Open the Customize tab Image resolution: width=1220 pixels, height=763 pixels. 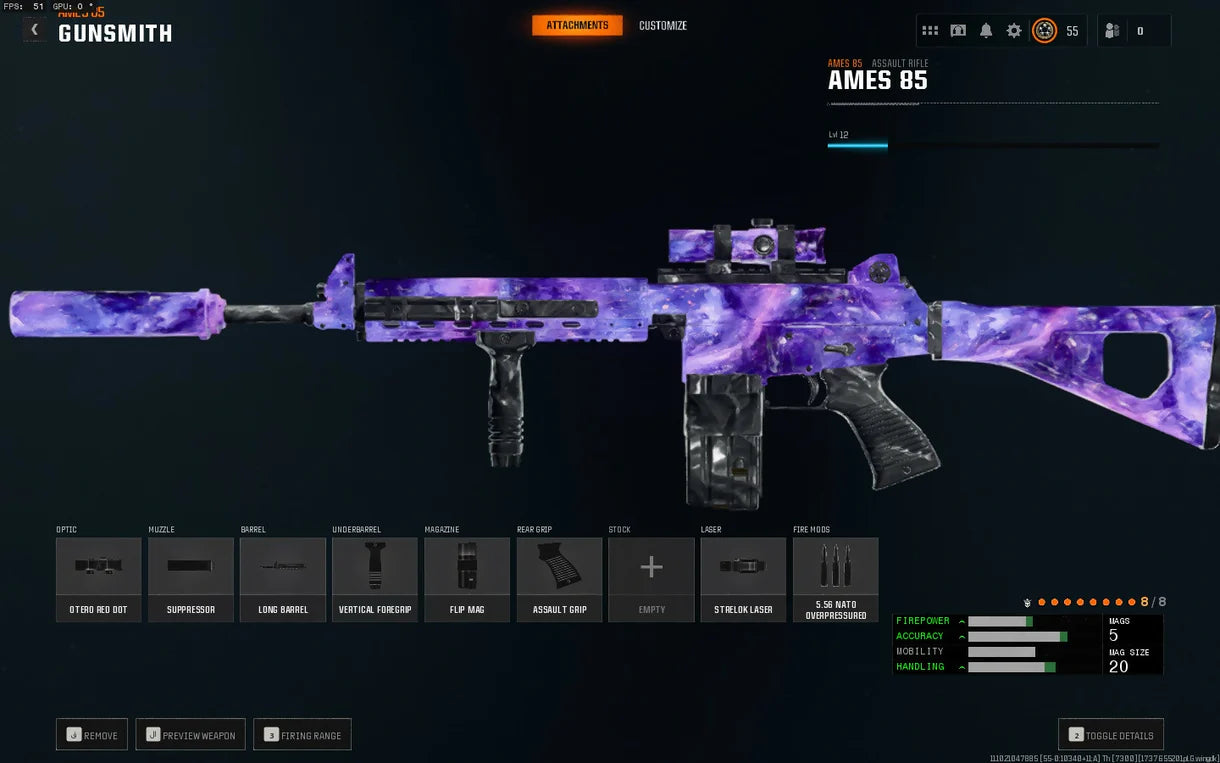(663, 25)
